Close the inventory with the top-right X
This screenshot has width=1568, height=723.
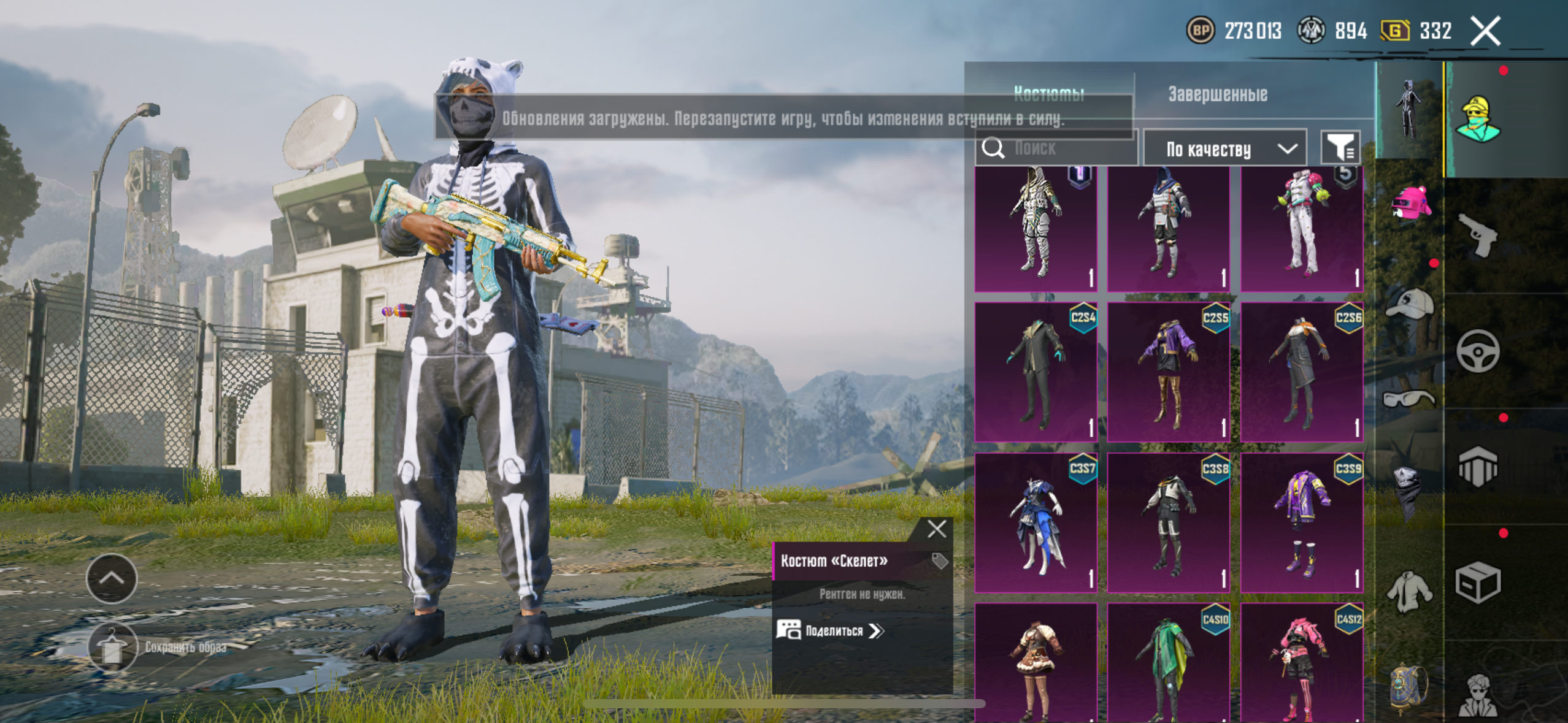point(1485,31)
